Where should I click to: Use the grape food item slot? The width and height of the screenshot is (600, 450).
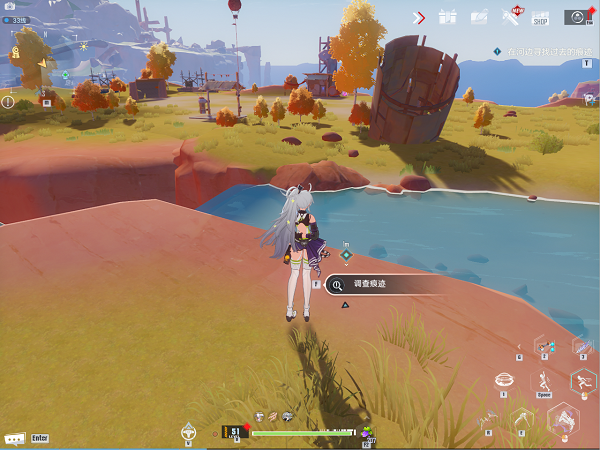(x=367, y=432)
